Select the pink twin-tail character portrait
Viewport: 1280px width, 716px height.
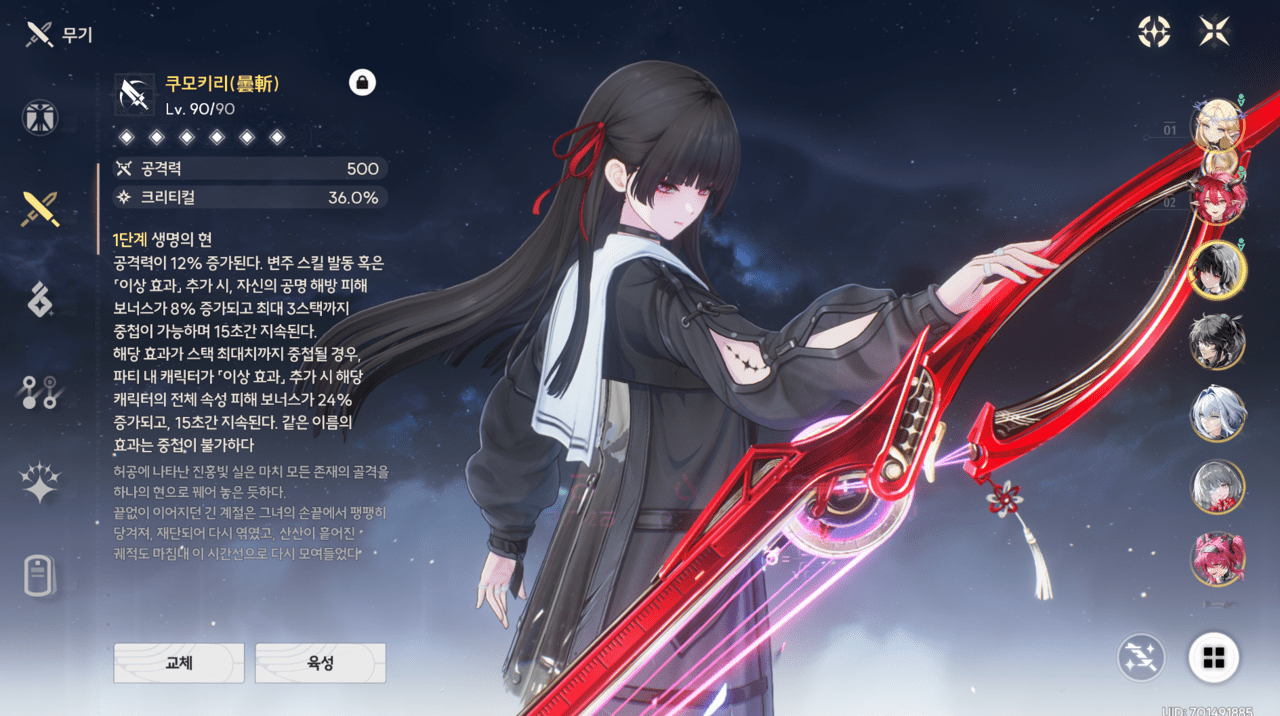[x=1217, y=558]
